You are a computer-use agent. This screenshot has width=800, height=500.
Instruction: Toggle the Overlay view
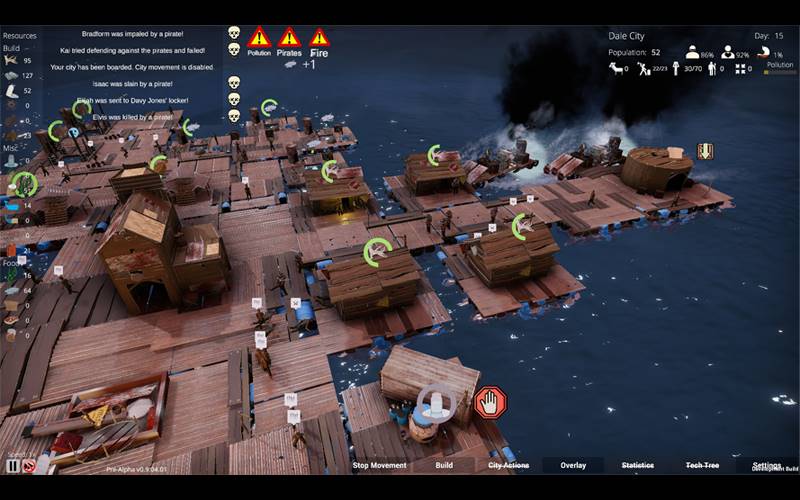573,465
